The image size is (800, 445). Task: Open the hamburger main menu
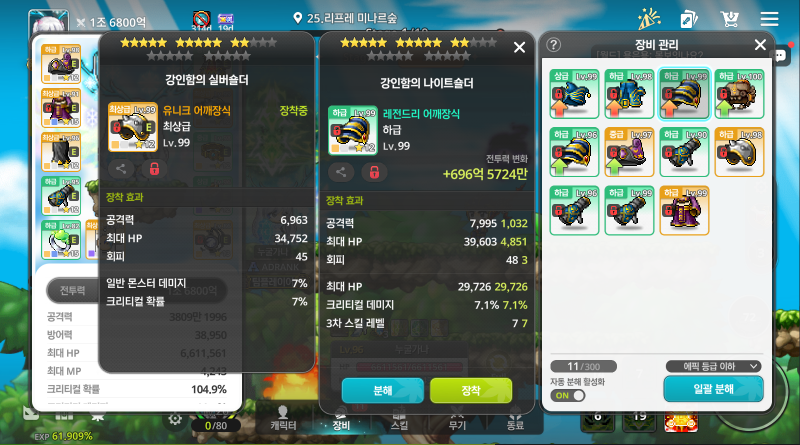pyautogui.click(x=769, y=19)
